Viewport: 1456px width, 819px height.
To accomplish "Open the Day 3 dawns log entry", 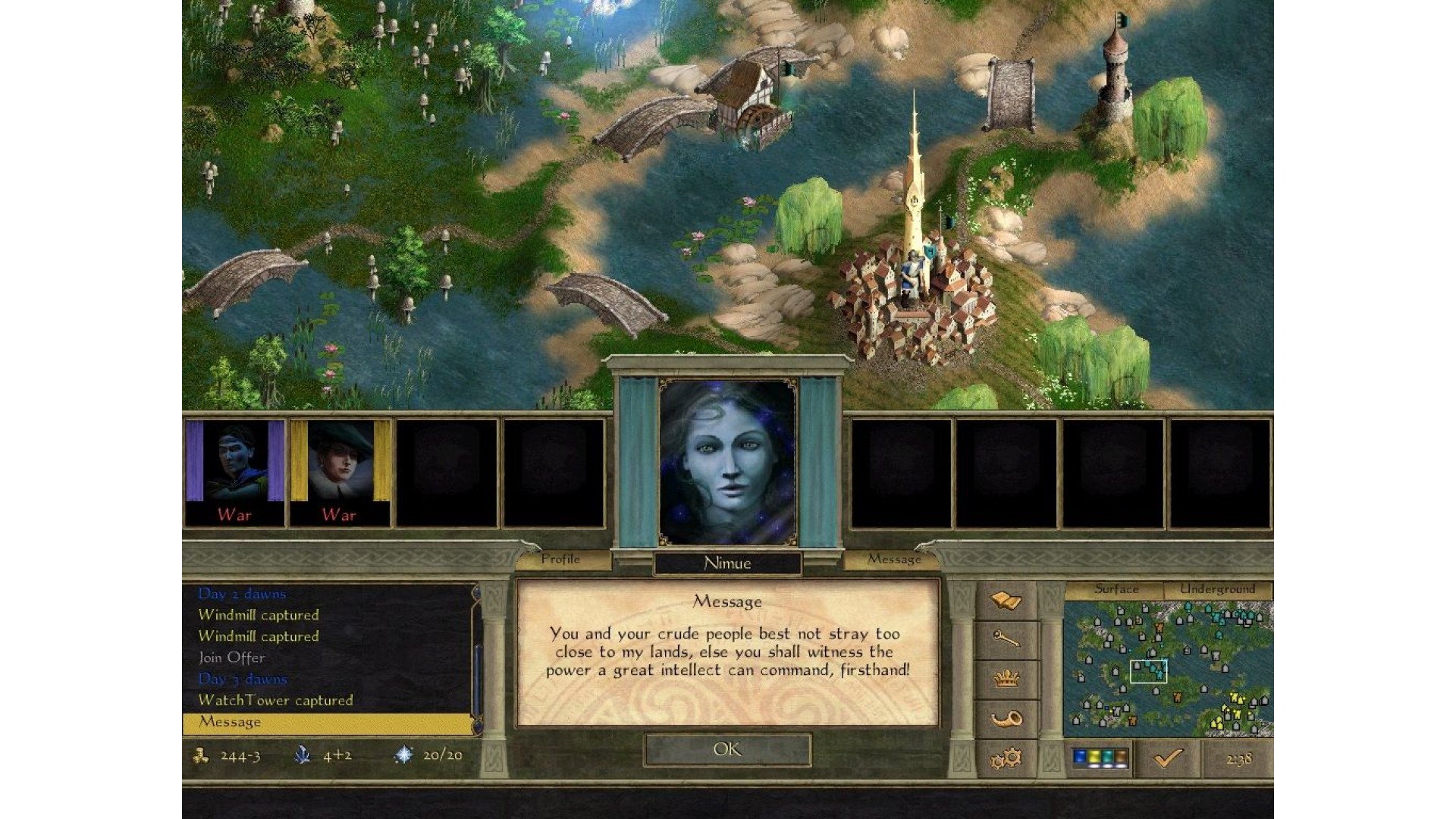I will 243,679.
